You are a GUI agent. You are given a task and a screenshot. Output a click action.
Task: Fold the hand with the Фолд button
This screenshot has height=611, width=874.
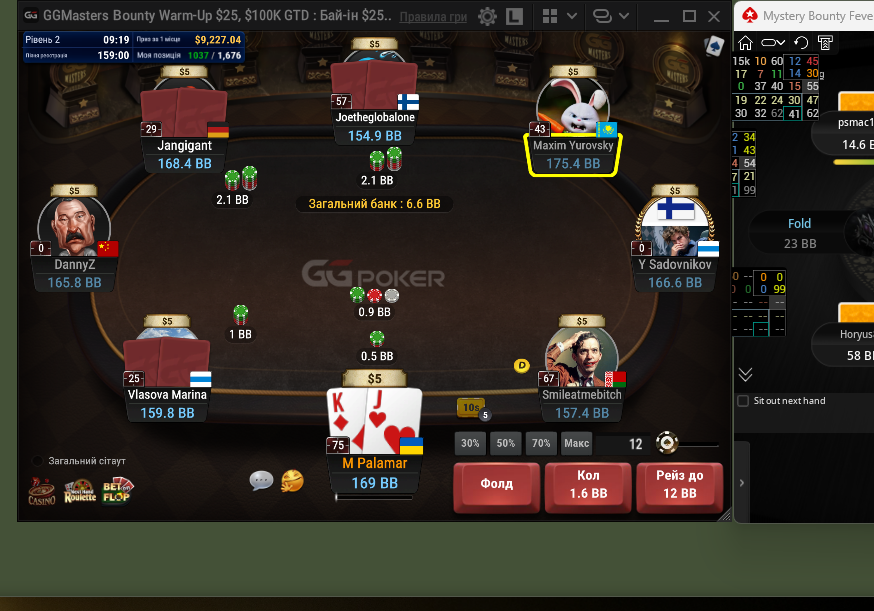[x=497, y=485]
